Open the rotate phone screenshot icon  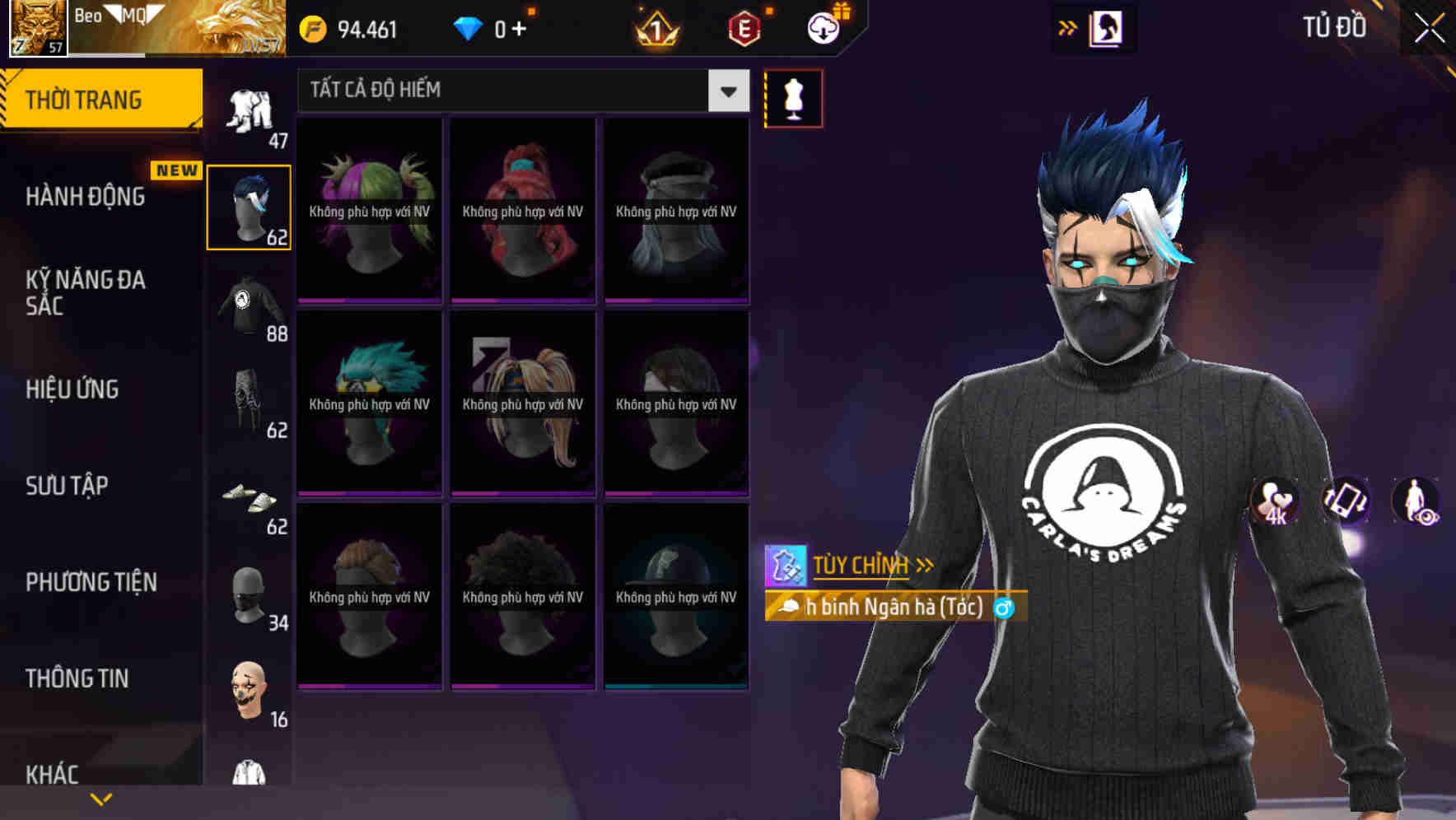tap(1345, 502)
